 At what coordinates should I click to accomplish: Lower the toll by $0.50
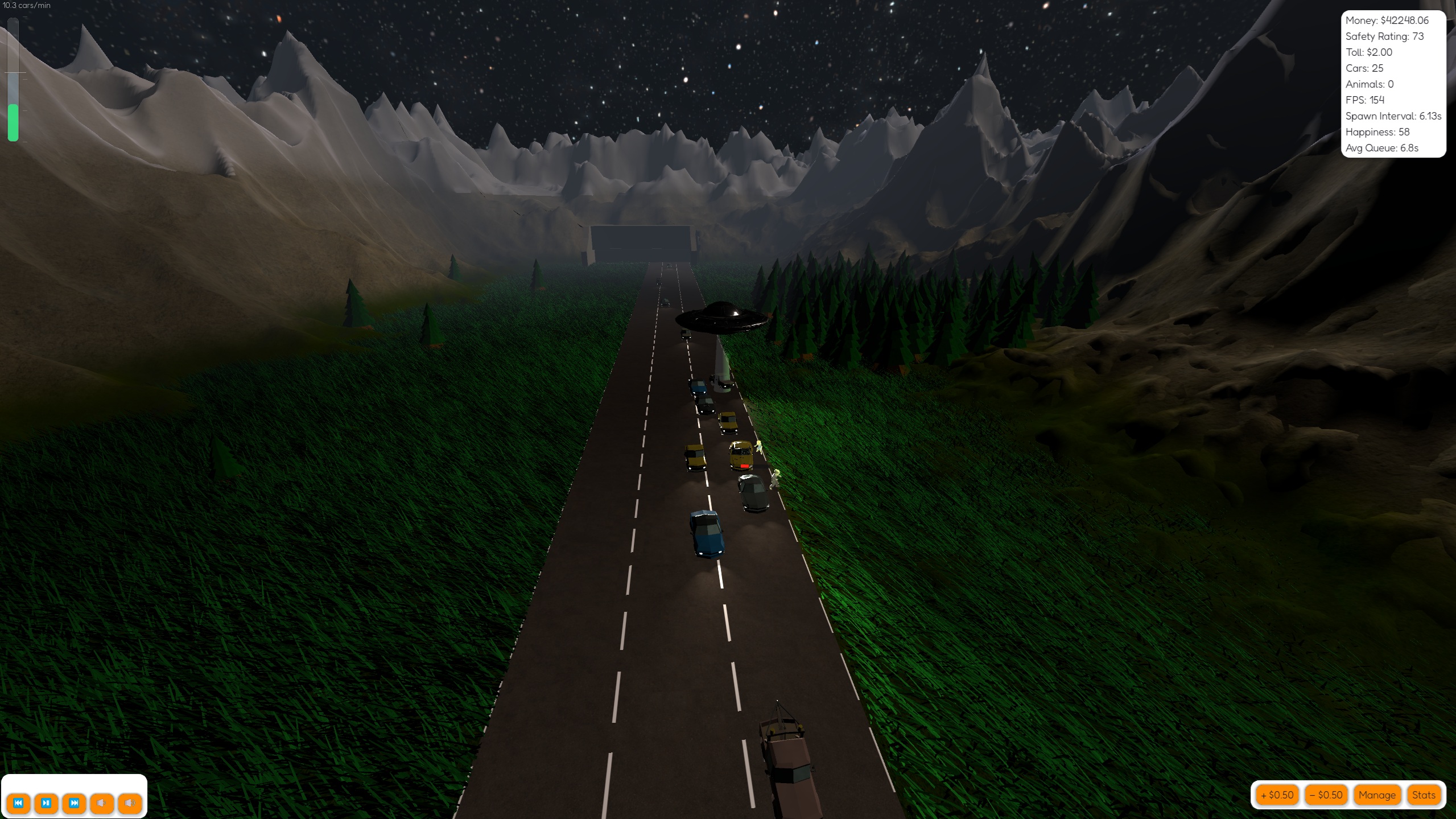coord(1325,795)
